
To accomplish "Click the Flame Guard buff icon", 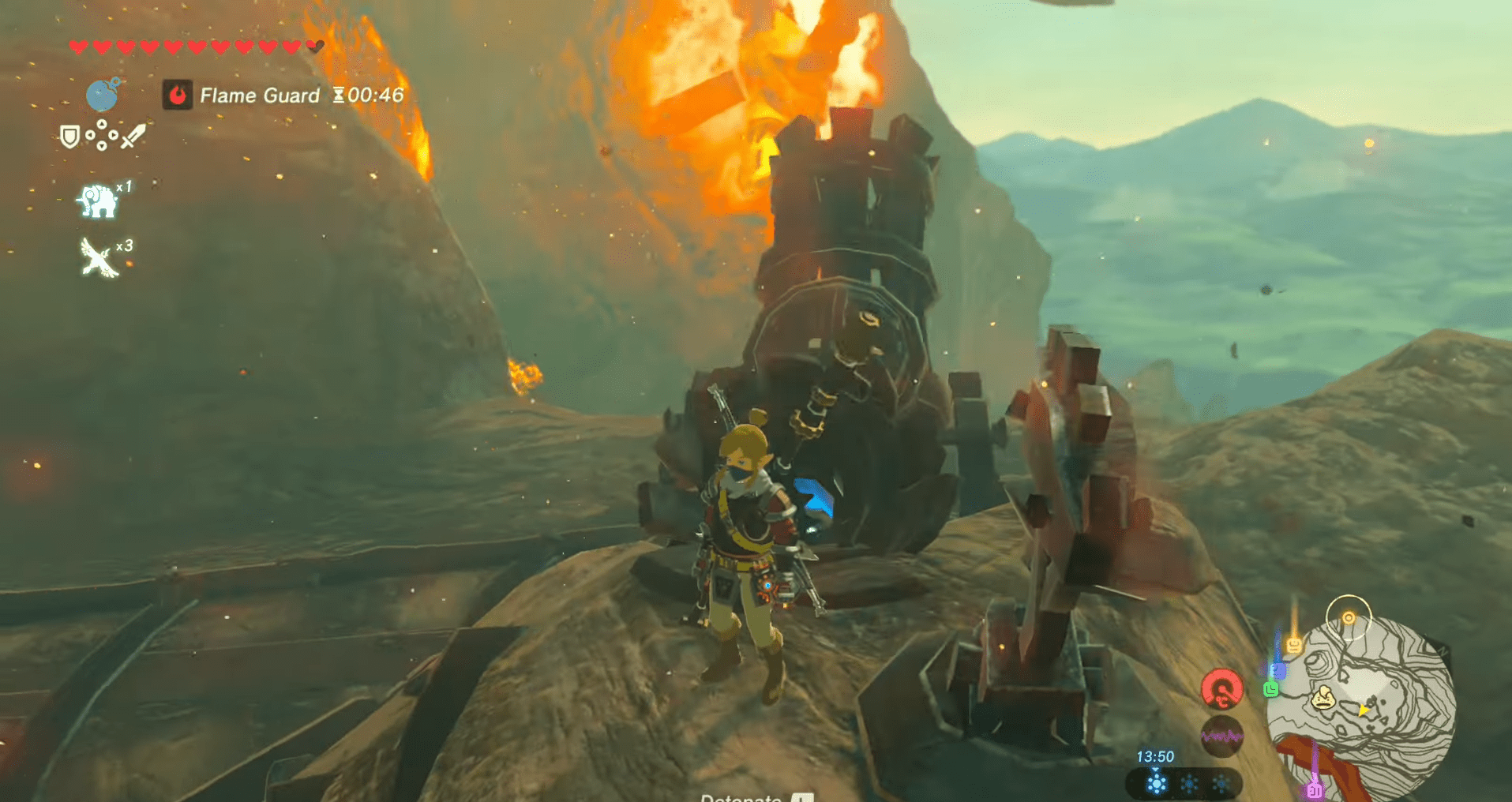I will point(180,95).
